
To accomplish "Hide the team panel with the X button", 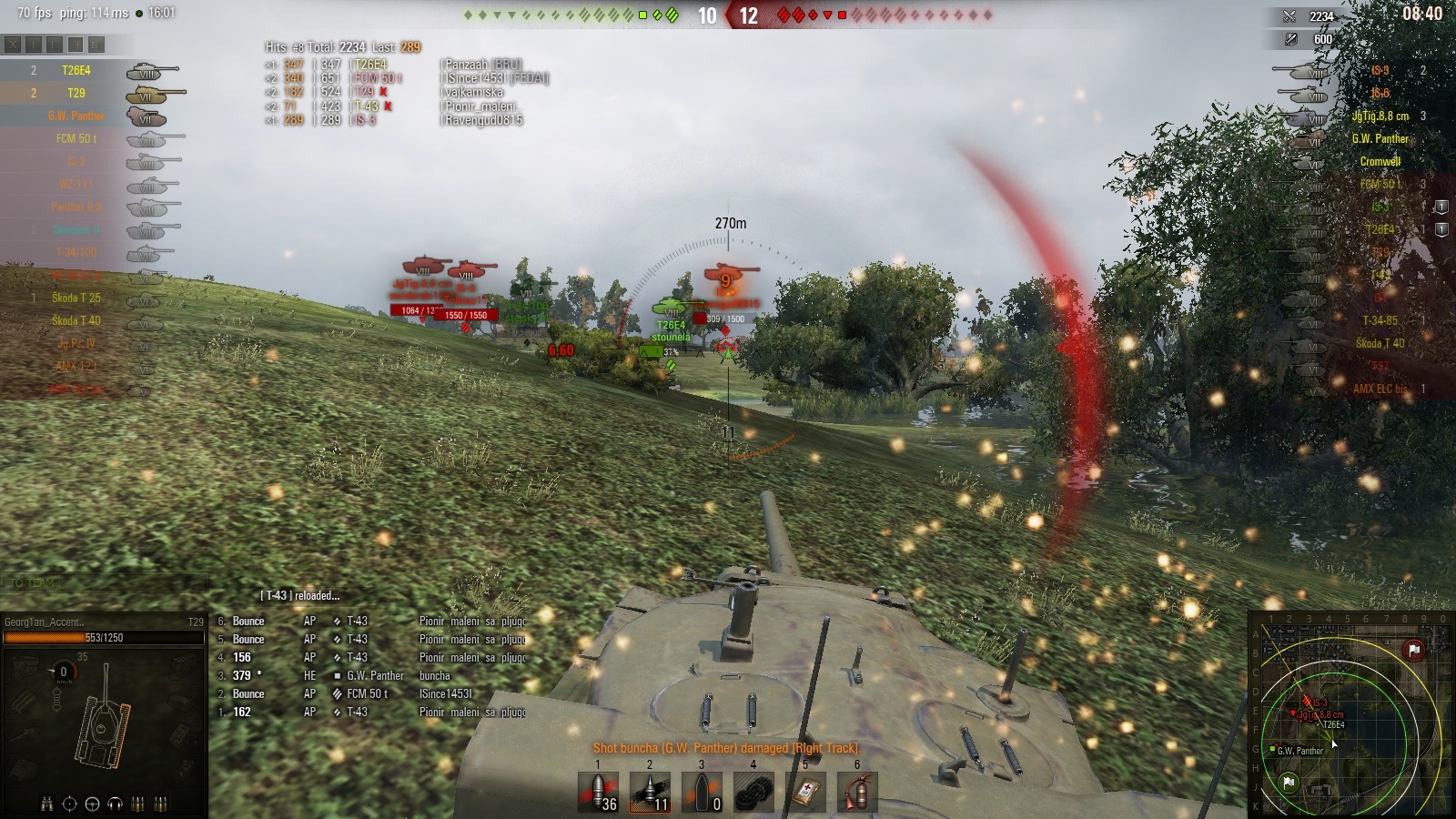I will (x=13, y=44).
